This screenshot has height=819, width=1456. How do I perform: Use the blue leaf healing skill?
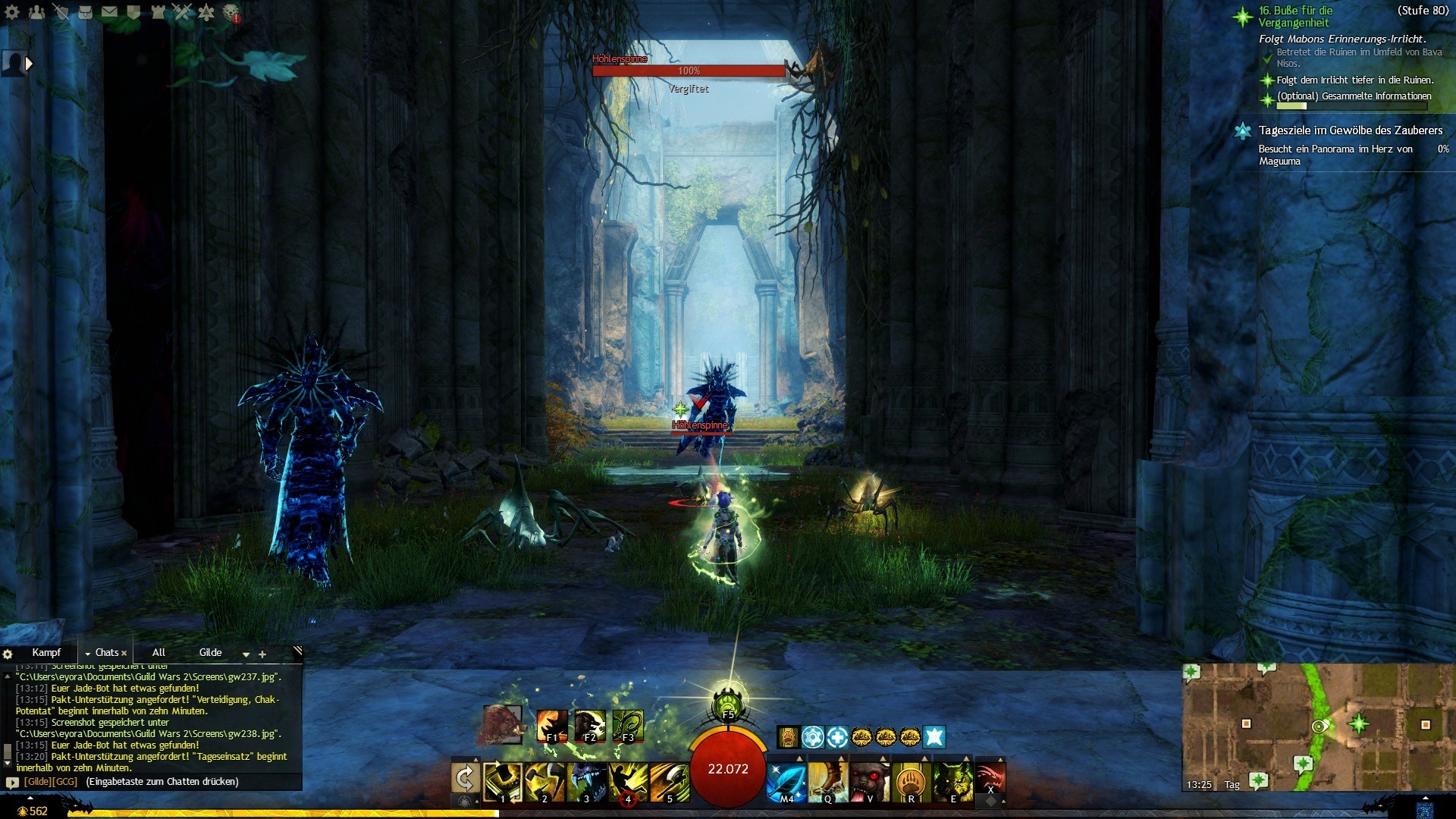pyautogui.click(x=786, y=781)
